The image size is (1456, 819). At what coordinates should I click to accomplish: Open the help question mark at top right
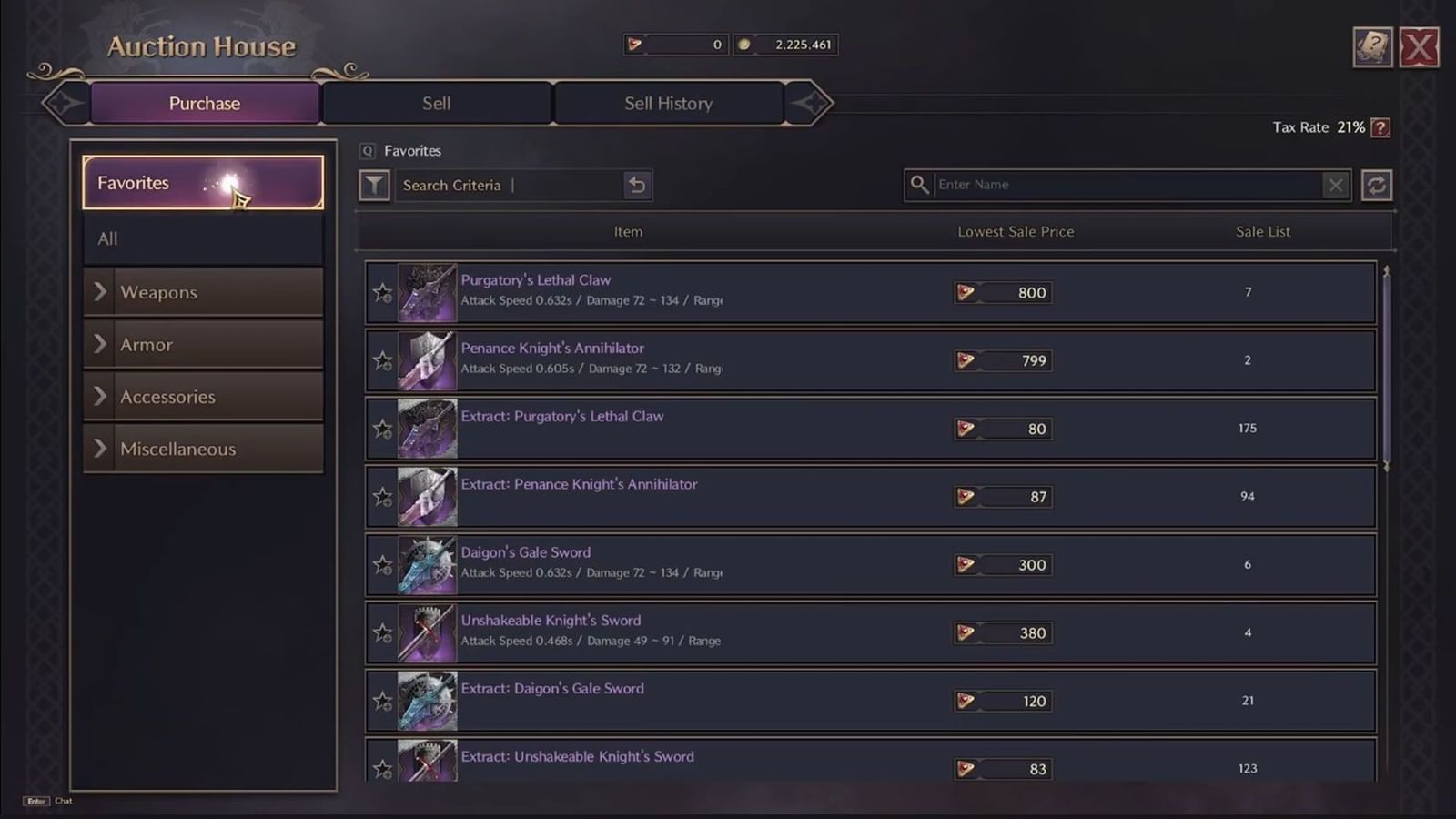tap(1372, 45)
